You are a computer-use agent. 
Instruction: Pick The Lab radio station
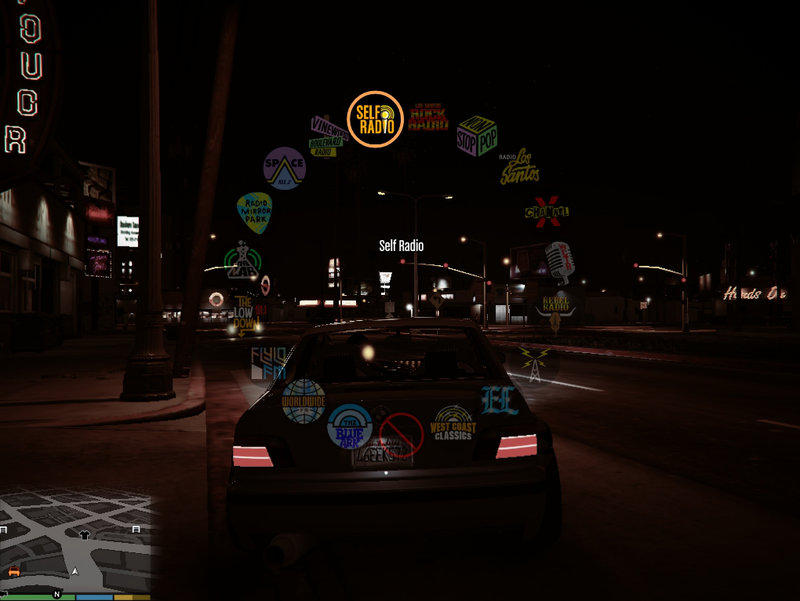tap(241, 262)
